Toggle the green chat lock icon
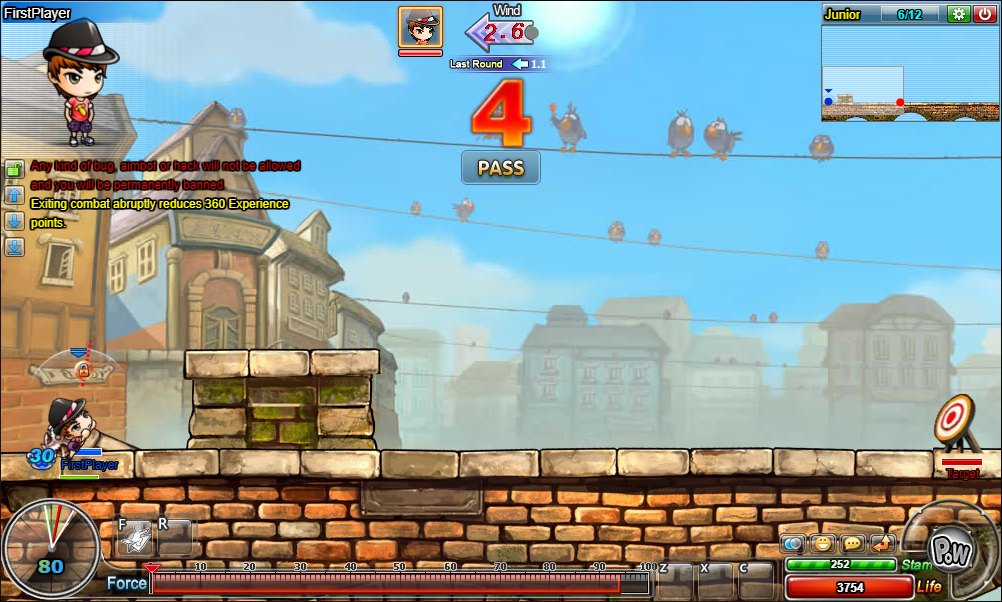Viewport: 1002px width, 602px height. [x=15, y=168]
